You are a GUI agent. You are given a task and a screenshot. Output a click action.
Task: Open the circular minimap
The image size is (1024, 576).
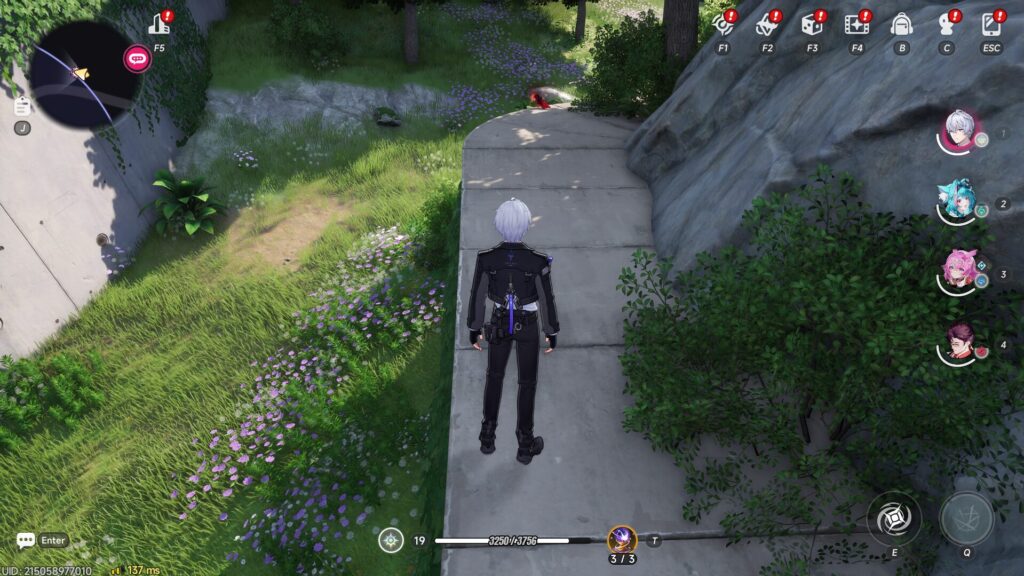tap(82, 74)
